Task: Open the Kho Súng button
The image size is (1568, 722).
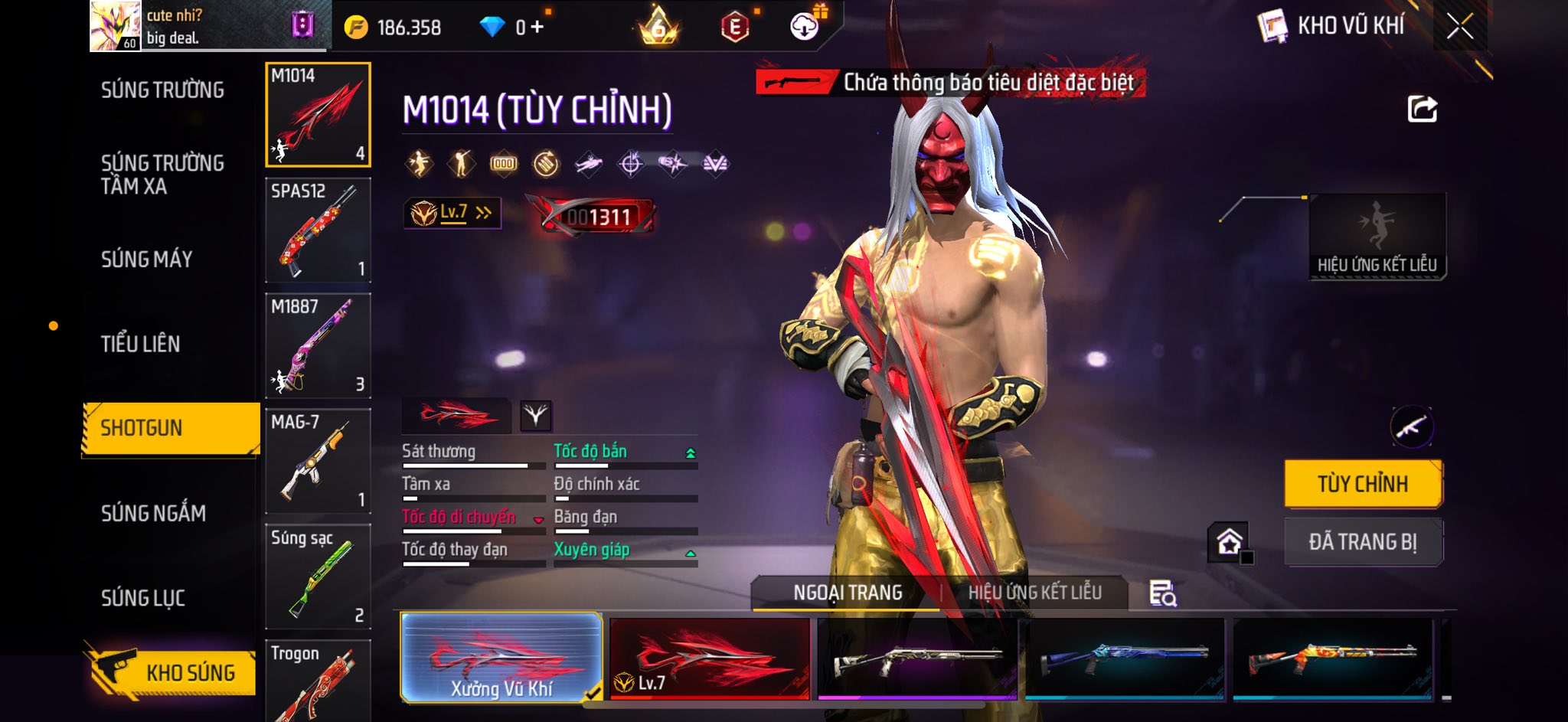Action: [x=172, y=671]
